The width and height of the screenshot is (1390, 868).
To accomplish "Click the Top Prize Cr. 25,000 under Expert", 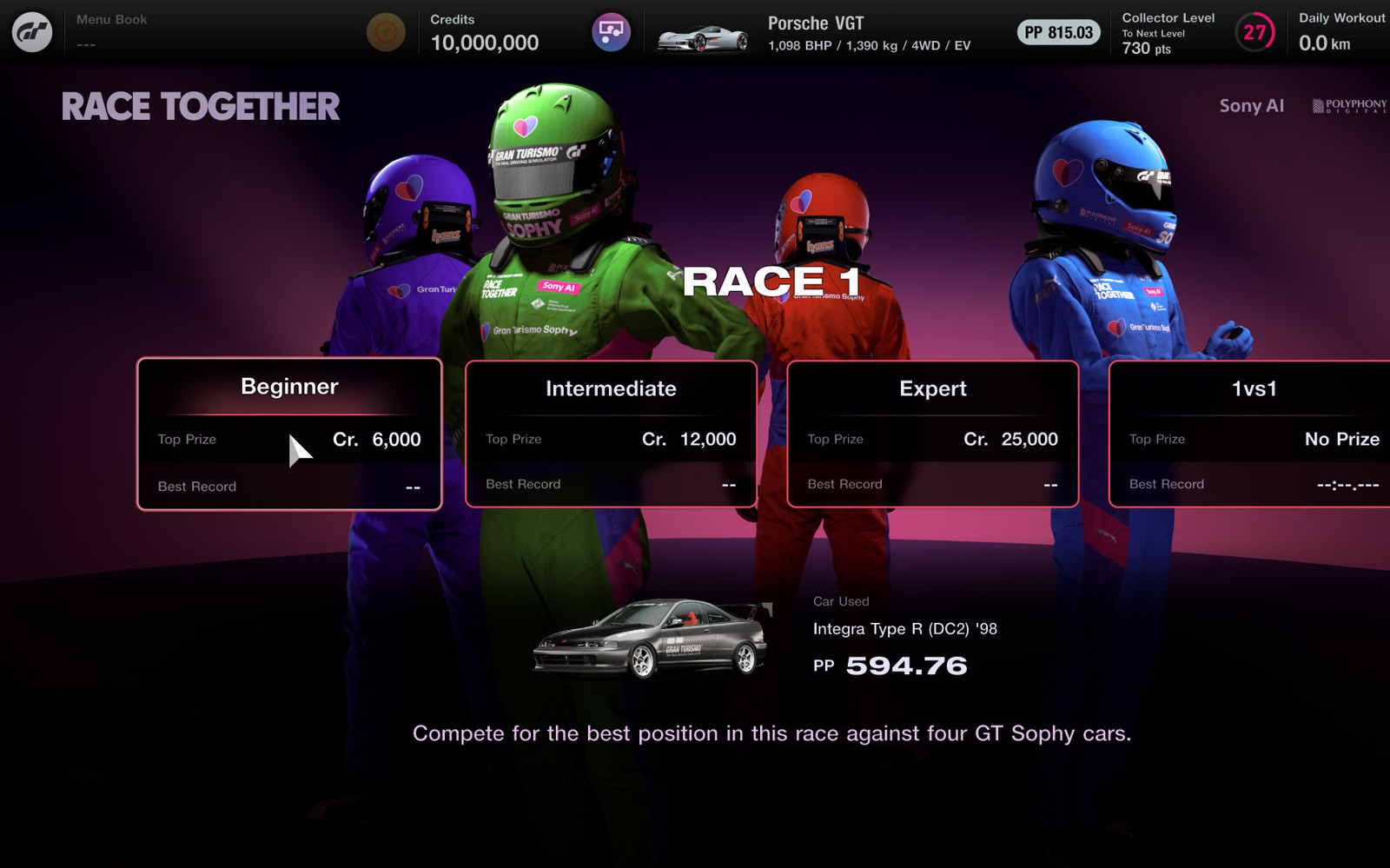I will [x=932, y=439].
